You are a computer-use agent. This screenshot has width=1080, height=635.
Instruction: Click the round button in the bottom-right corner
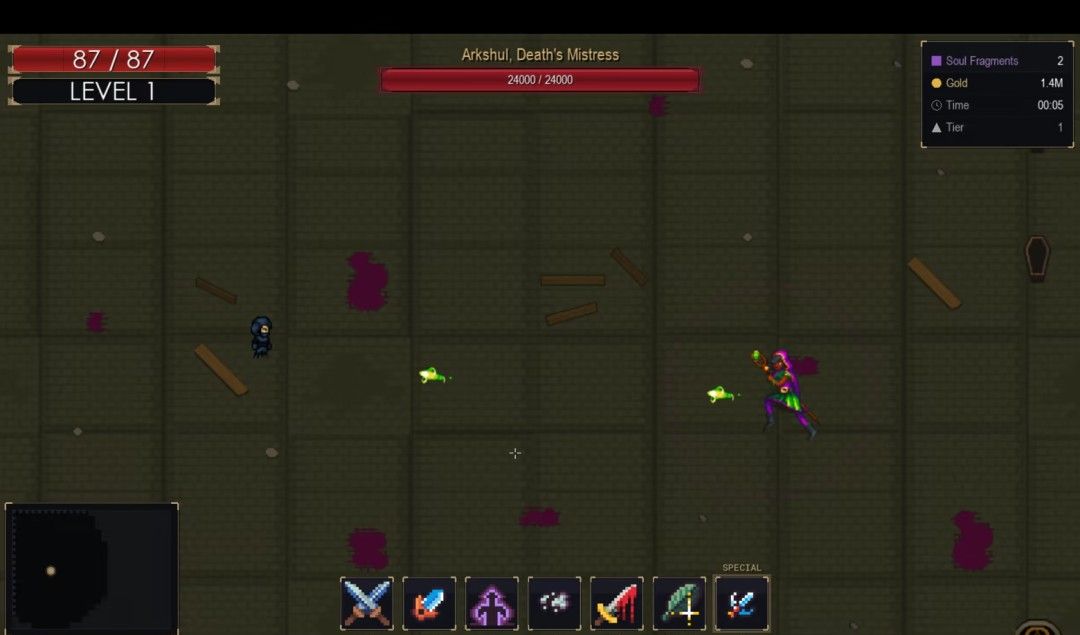pyautogui.click(x=1037, y=629)
